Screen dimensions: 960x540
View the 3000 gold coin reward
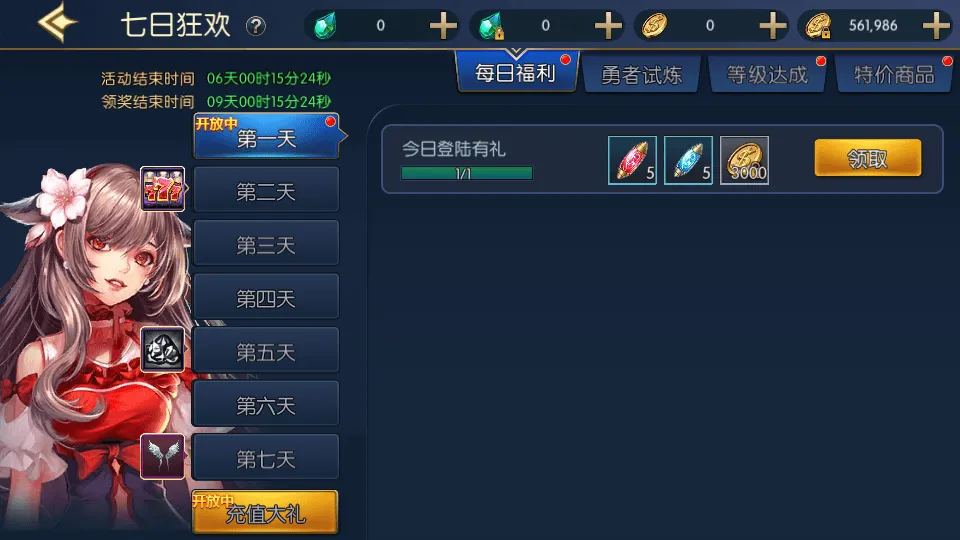point(744,160)
